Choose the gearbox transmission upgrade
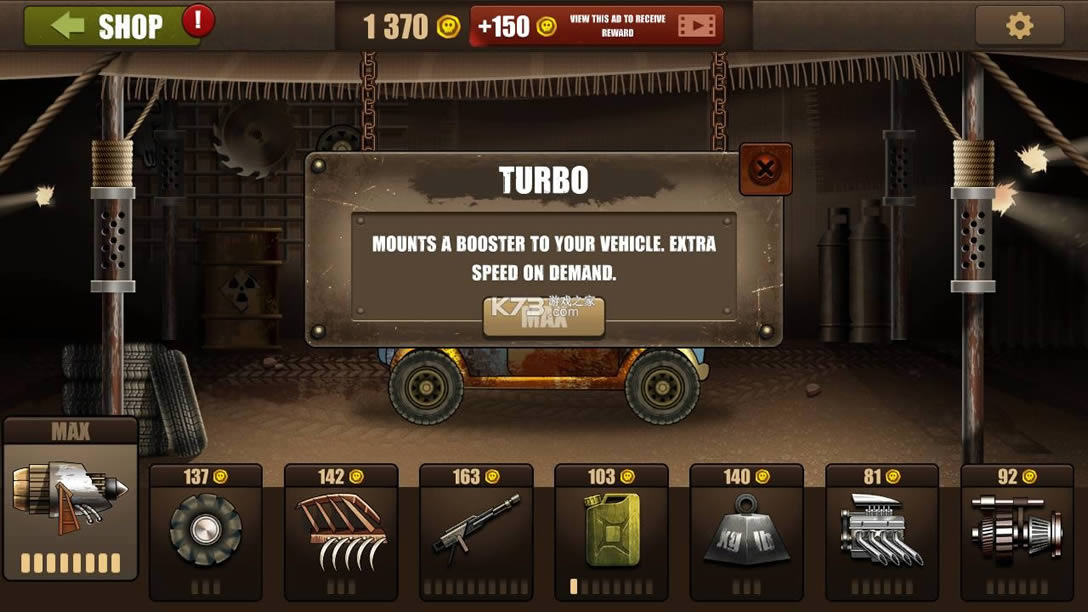This screenshot has width=1088, height=612. [1017, 530]
